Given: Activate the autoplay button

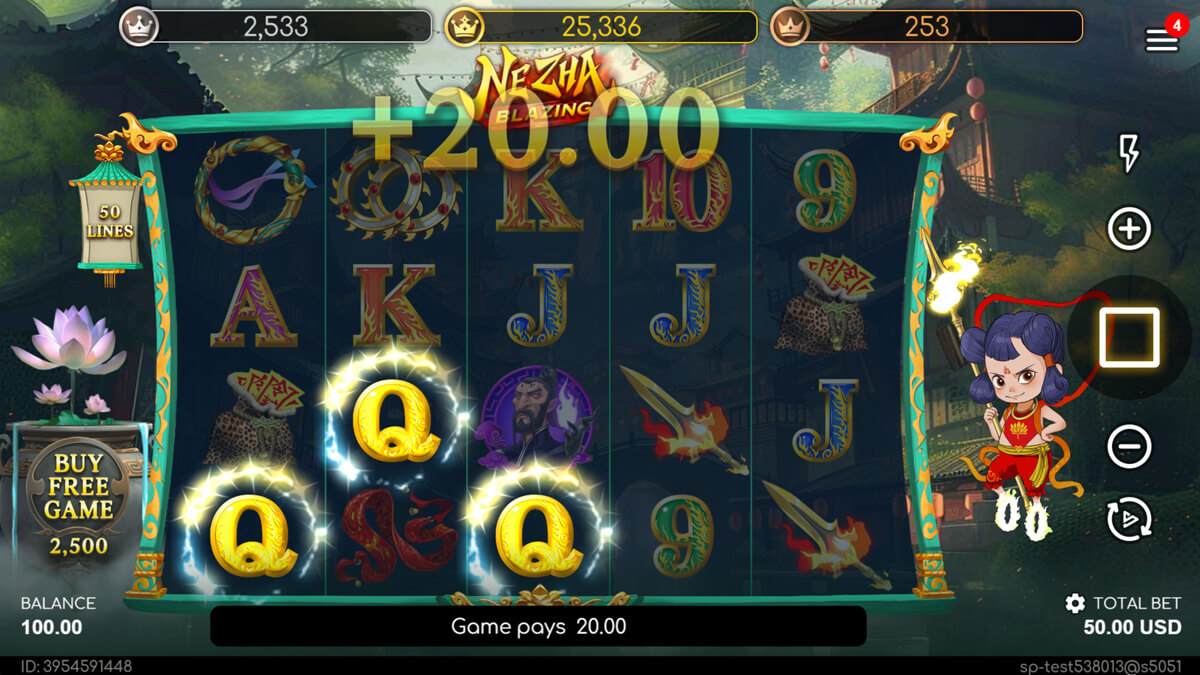Looking at the screenshot, I should pos(1129,519).
